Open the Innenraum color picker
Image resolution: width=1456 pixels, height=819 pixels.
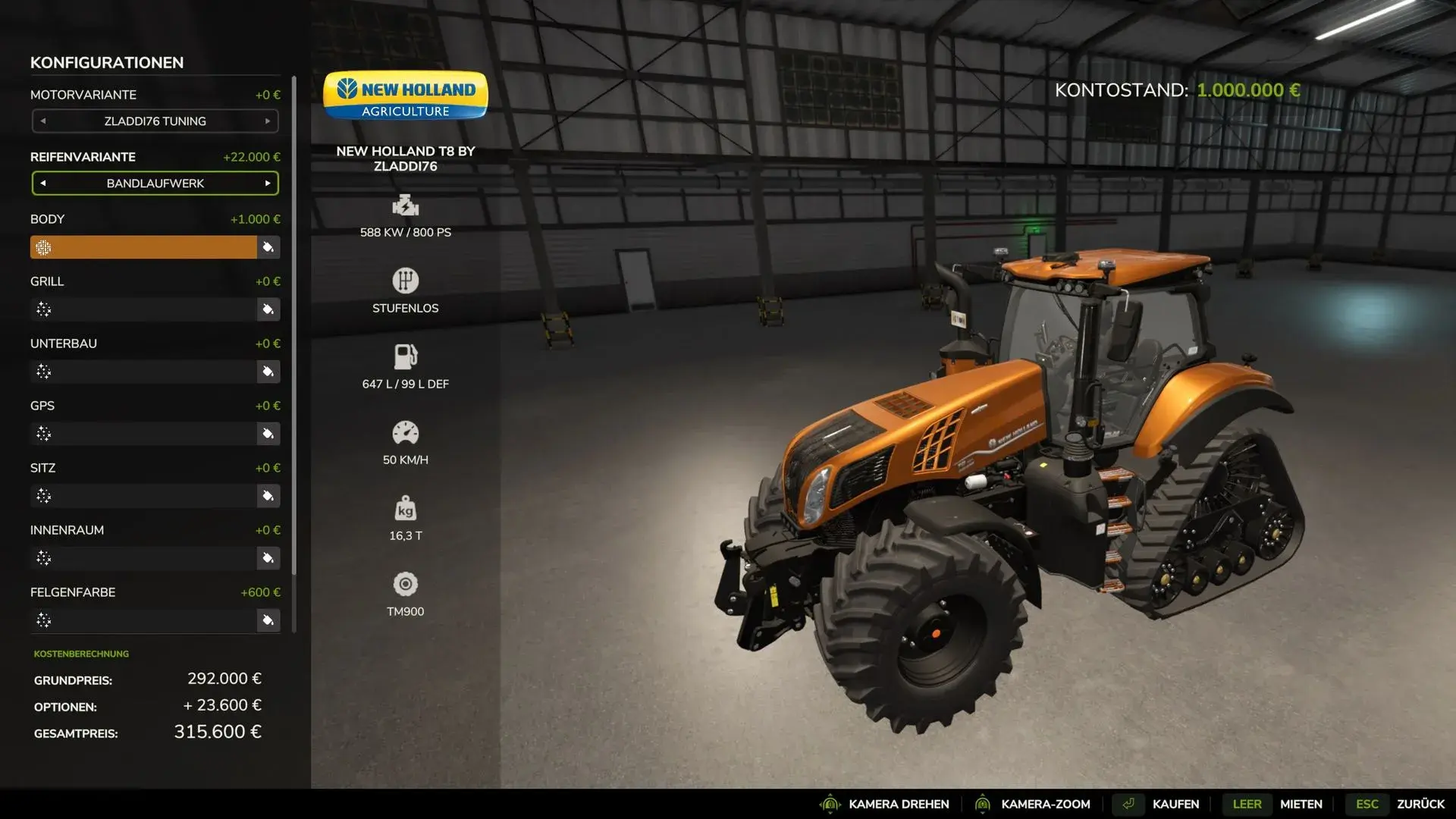[x=268, y=558]
